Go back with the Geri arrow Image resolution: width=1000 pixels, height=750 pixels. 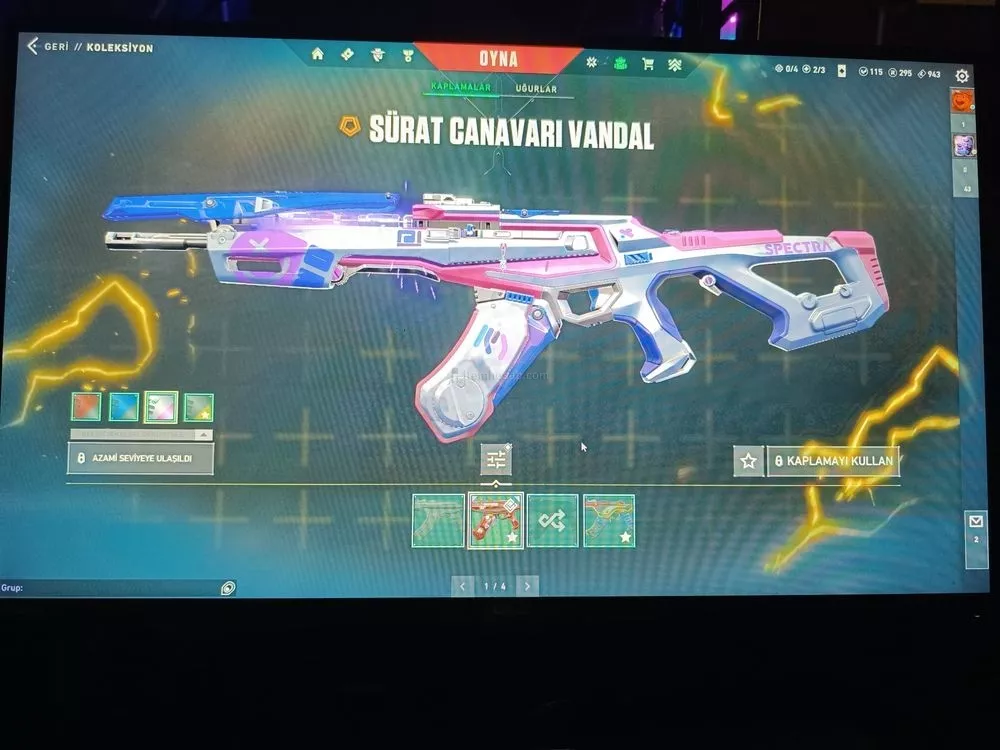33,46
